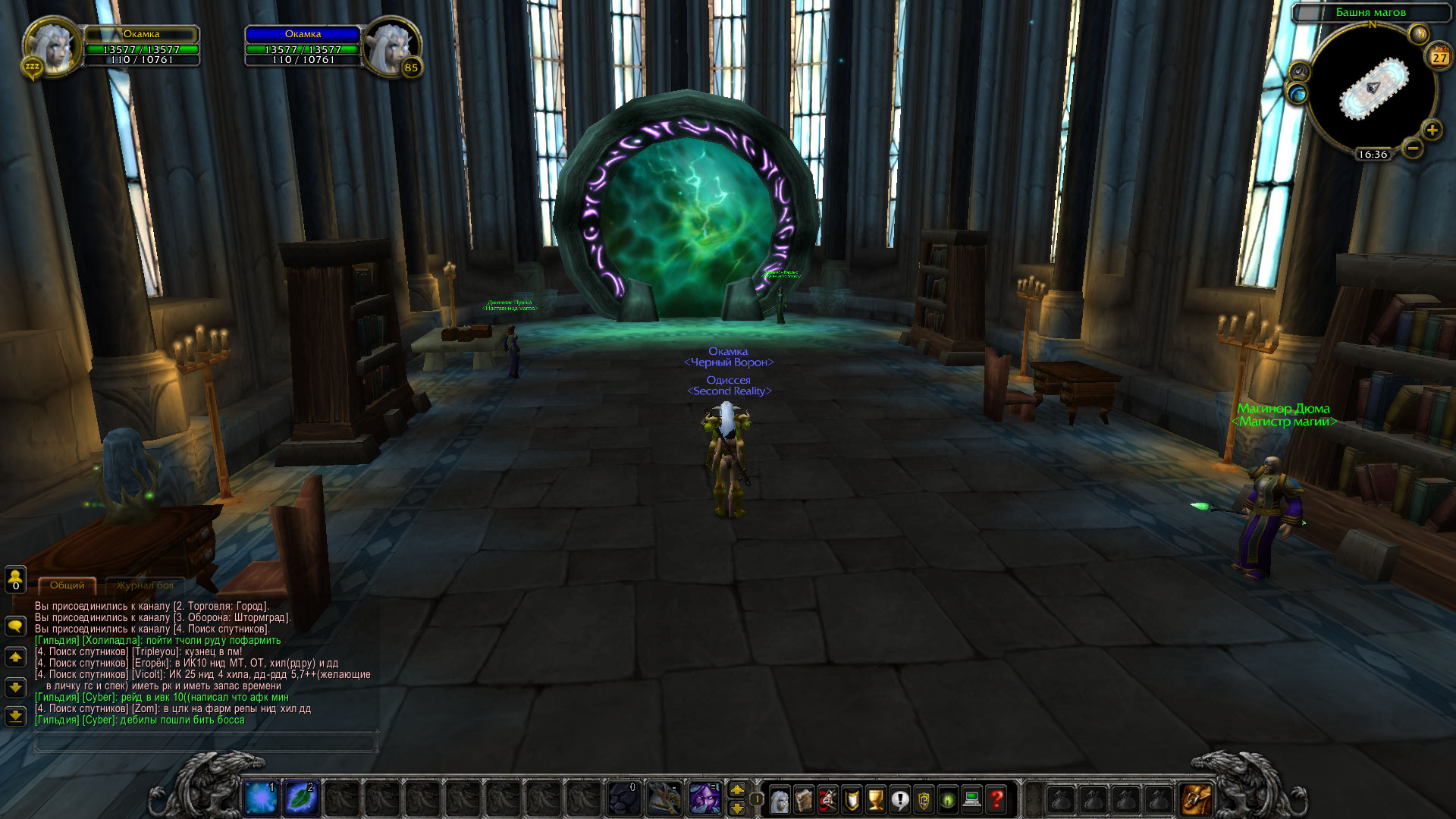Select the Общий chat tab
The width and height of the screenshot is (1456, 819).
[x=67, y=585]
